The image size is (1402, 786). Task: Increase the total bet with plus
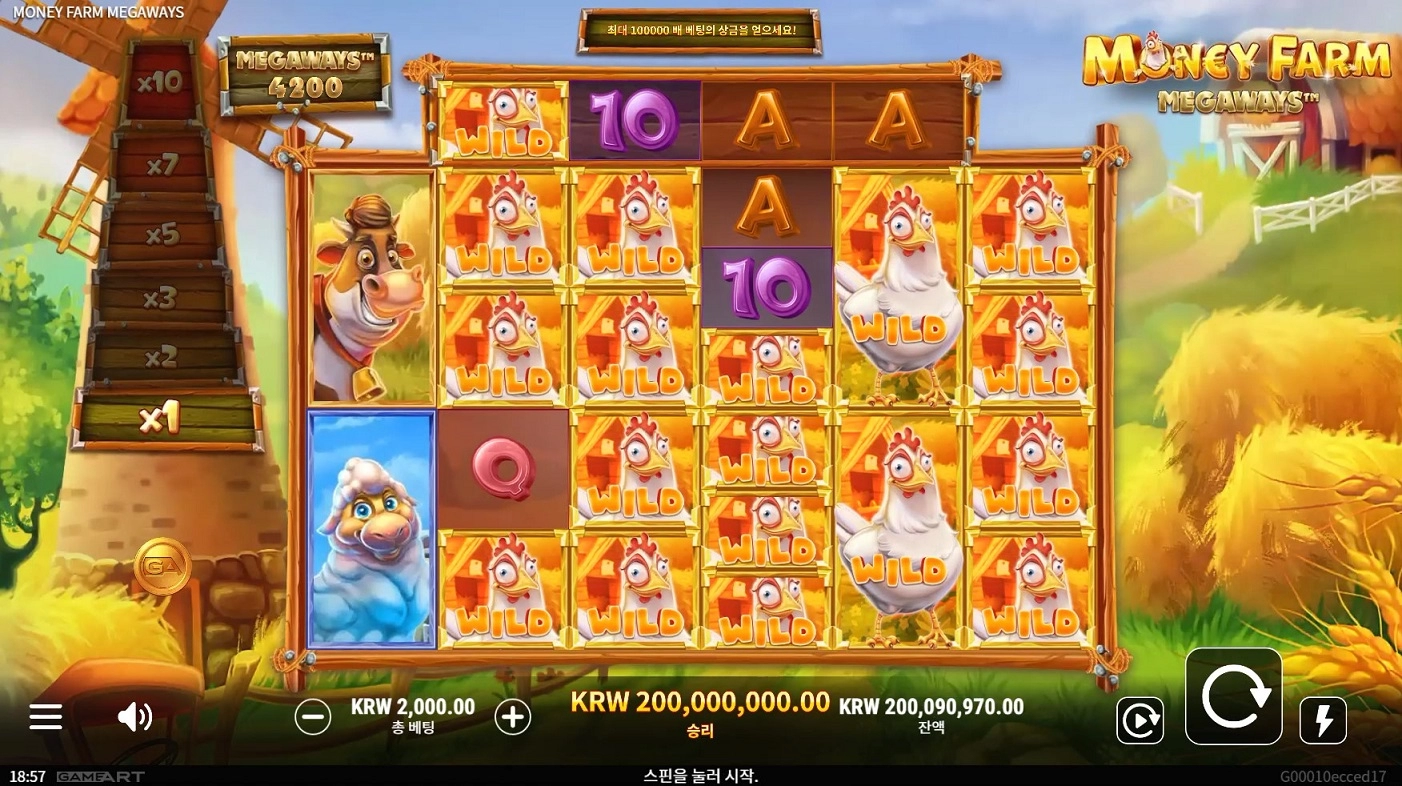[513, 716]
